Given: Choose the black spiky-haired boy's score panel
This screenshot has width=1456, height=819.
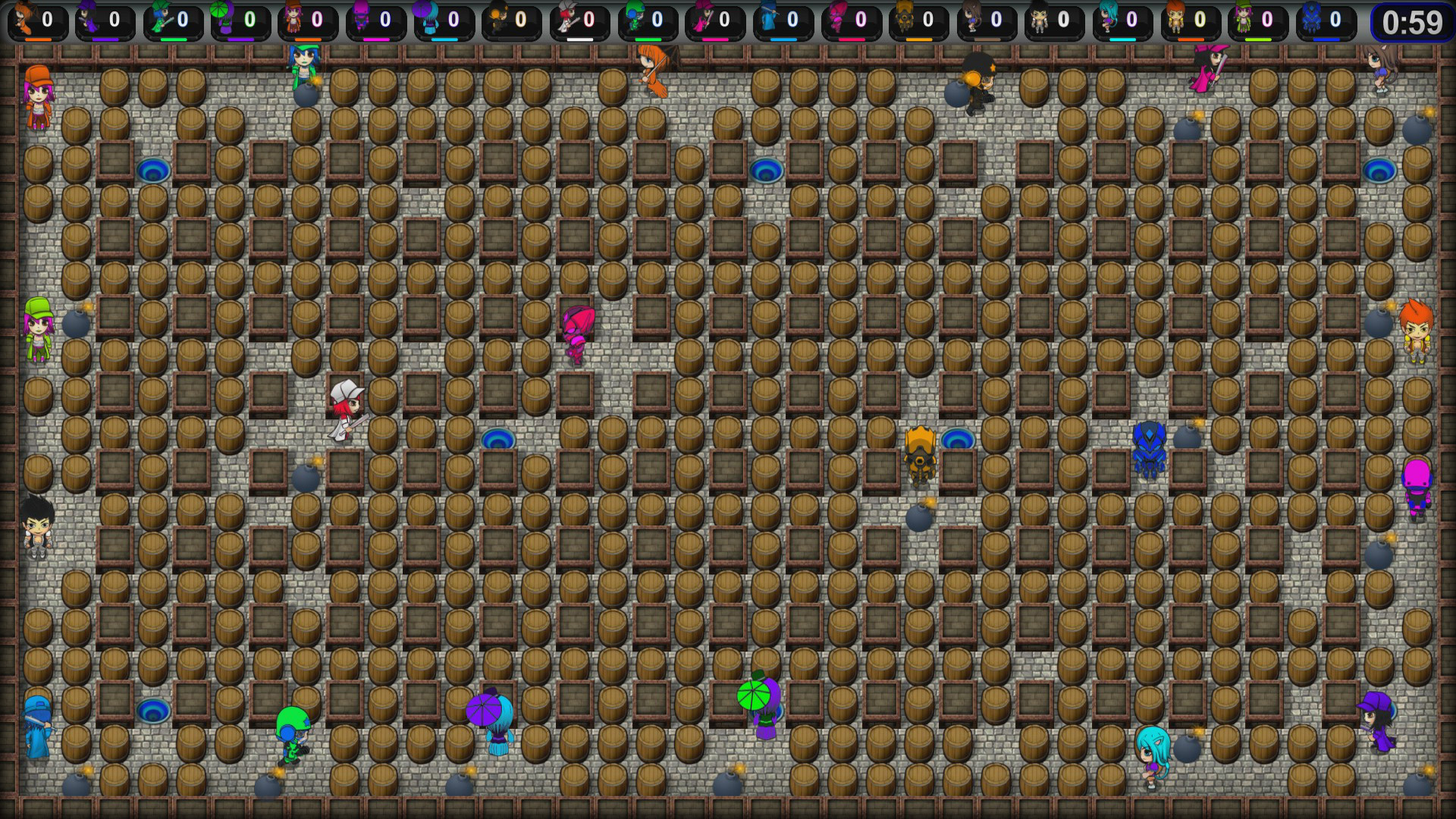Looking at the screenshot, I should click(1053, 21).
